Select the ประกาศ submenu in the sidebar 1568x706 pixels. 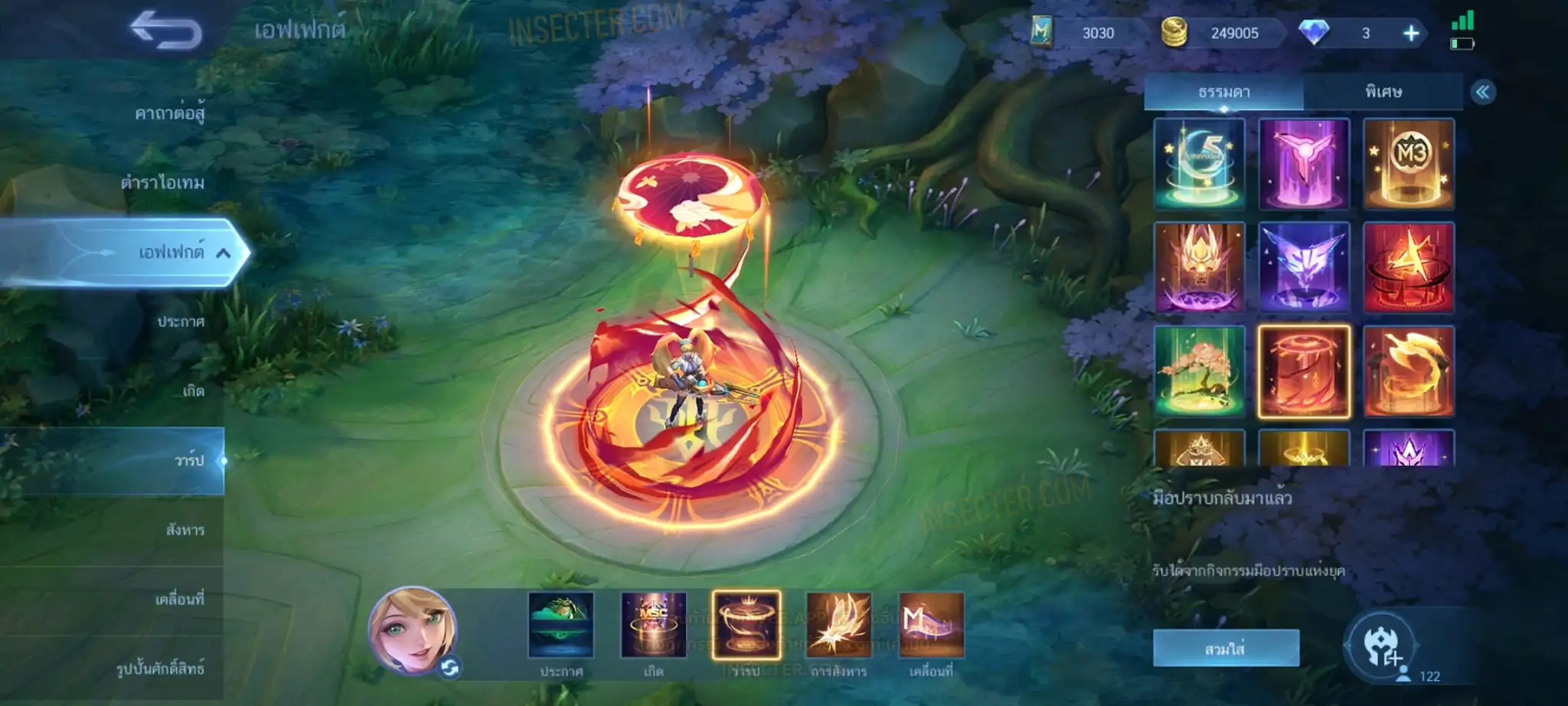pos(181,322)
